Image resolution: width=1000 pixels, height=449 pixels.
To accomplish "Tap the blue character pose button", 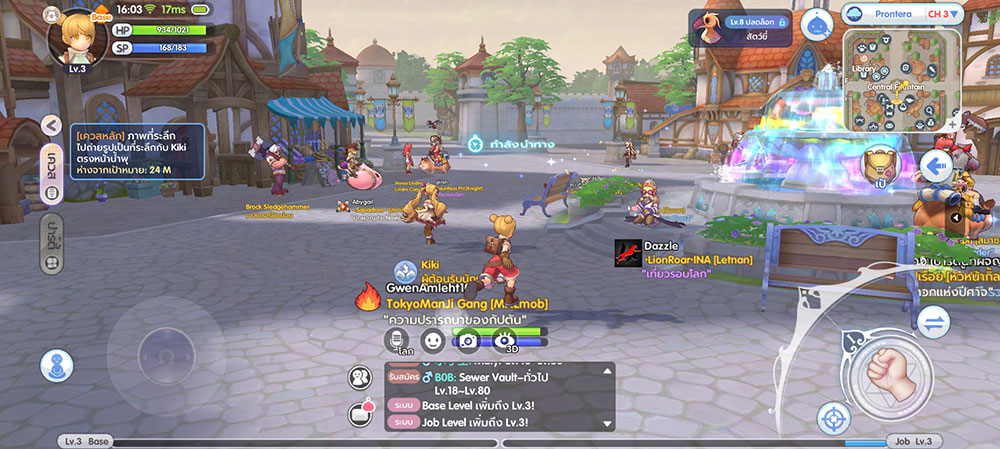I will pyautogui.click(x=56, y=365).
